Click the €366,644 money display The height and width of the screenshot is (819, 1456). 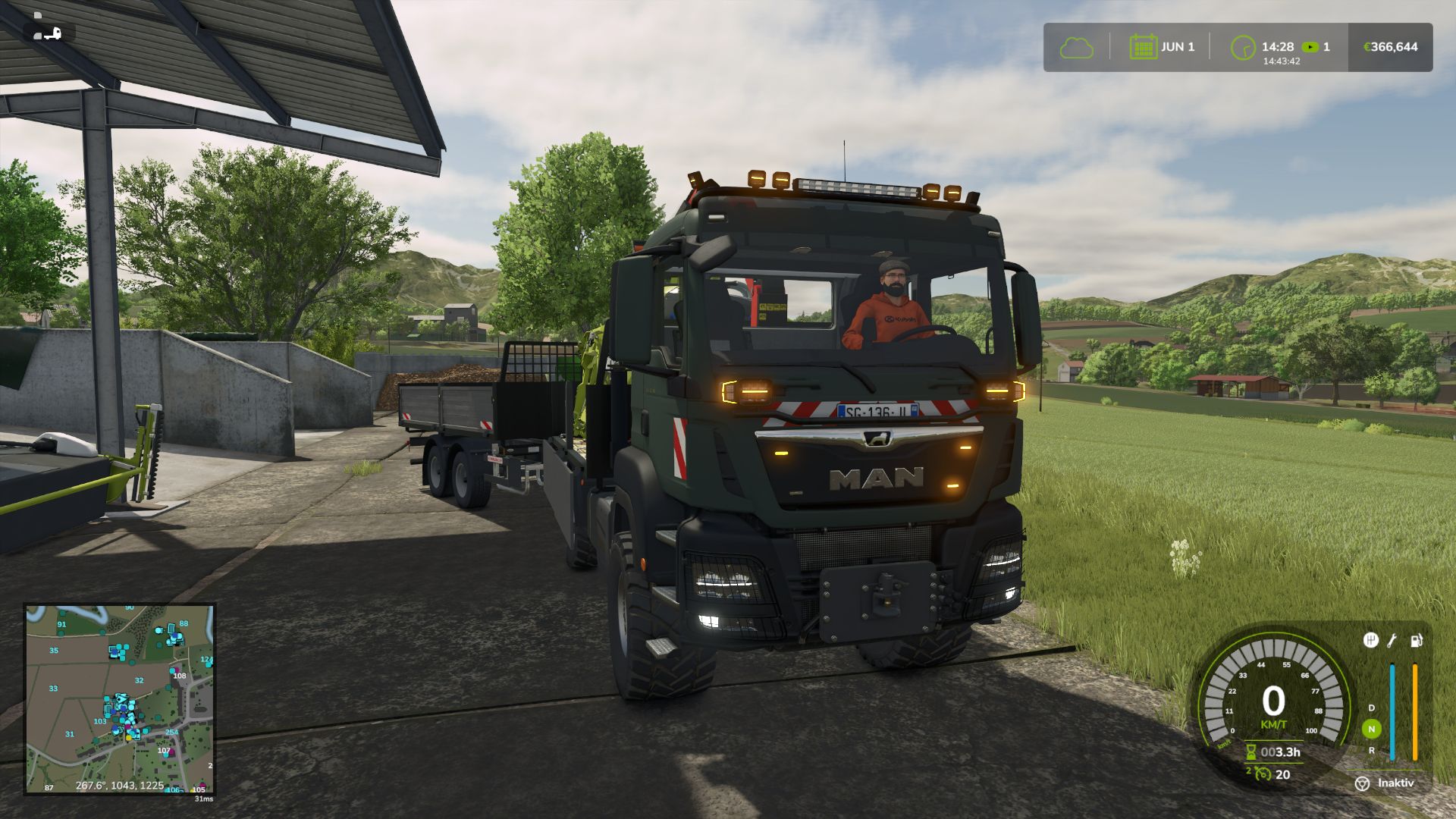point(1388,45)
